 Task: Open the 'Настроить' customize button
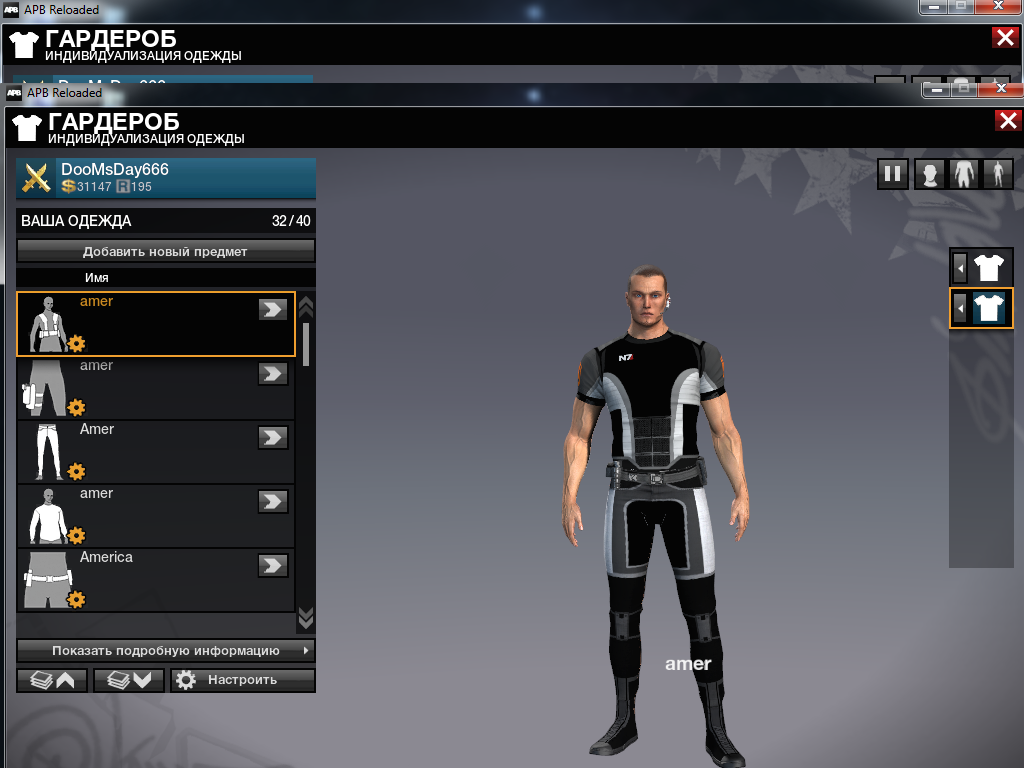point(242,680)
